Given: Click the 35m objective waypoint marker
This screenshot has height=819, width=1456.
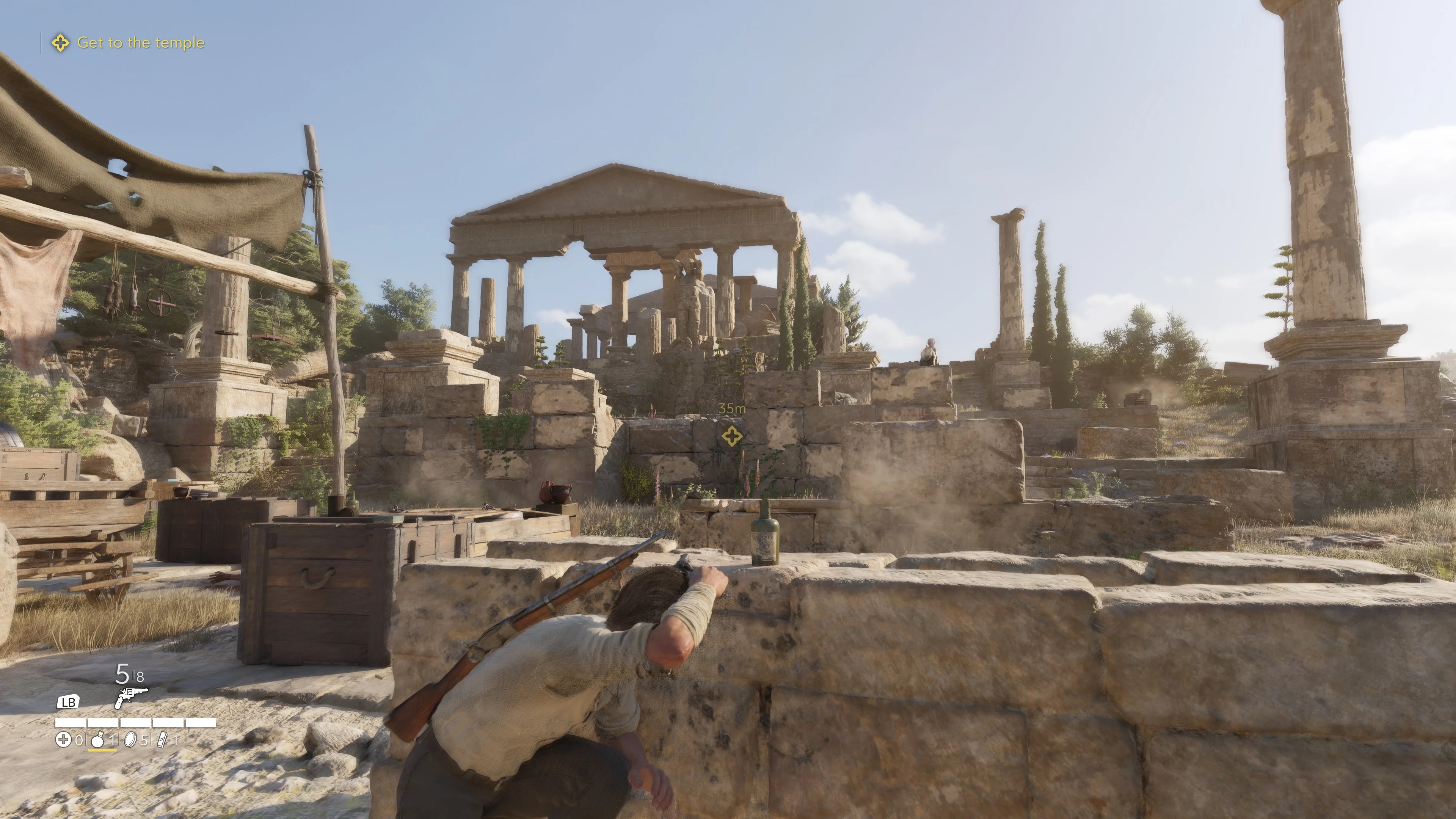Looking at the screenshot, I should 732,436.
